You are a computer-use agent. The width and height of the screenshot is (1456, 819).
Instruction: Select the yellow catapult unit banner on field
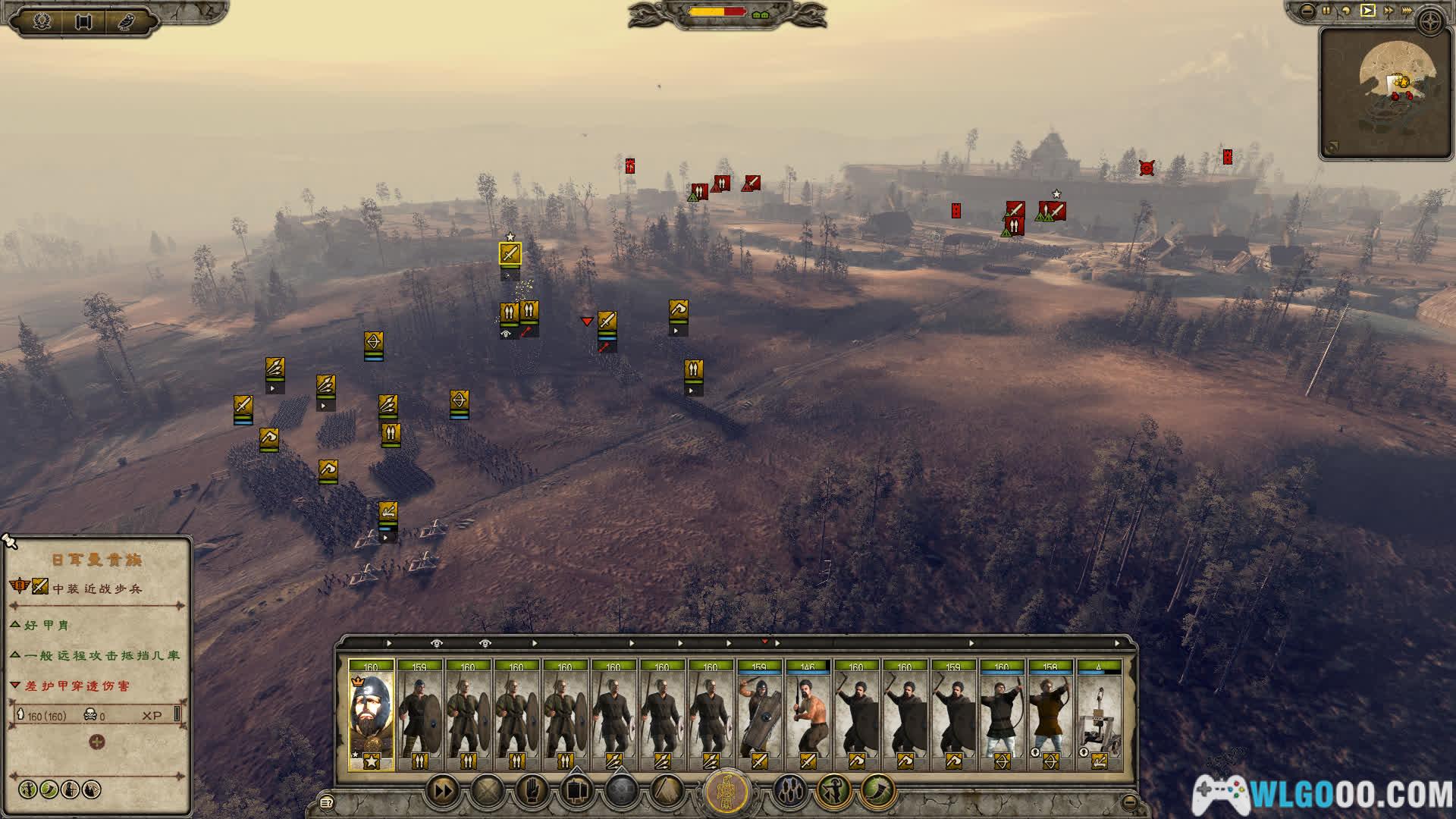[388, 512]
